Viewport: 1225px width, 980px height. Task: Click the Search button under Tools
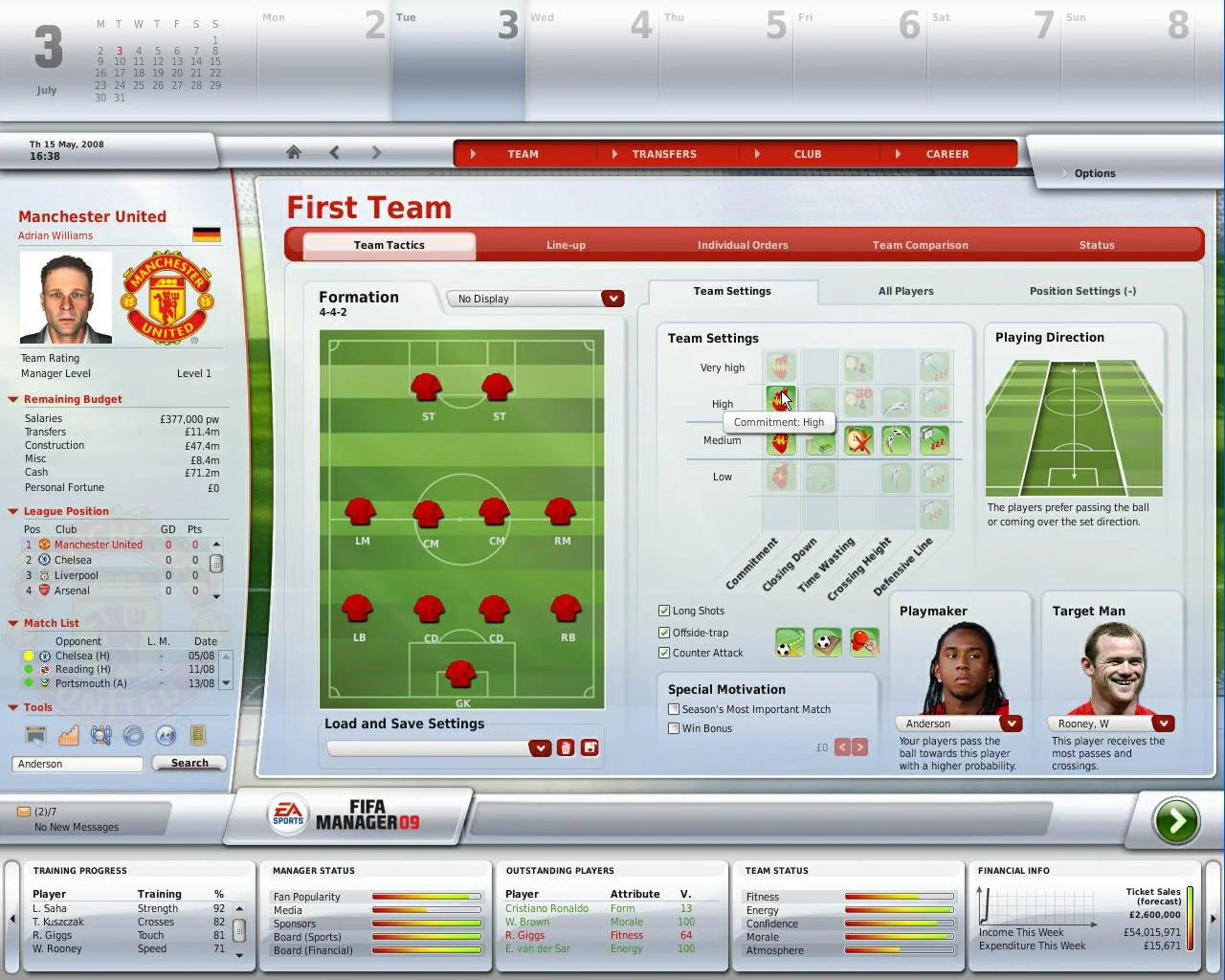pos(189,763)
